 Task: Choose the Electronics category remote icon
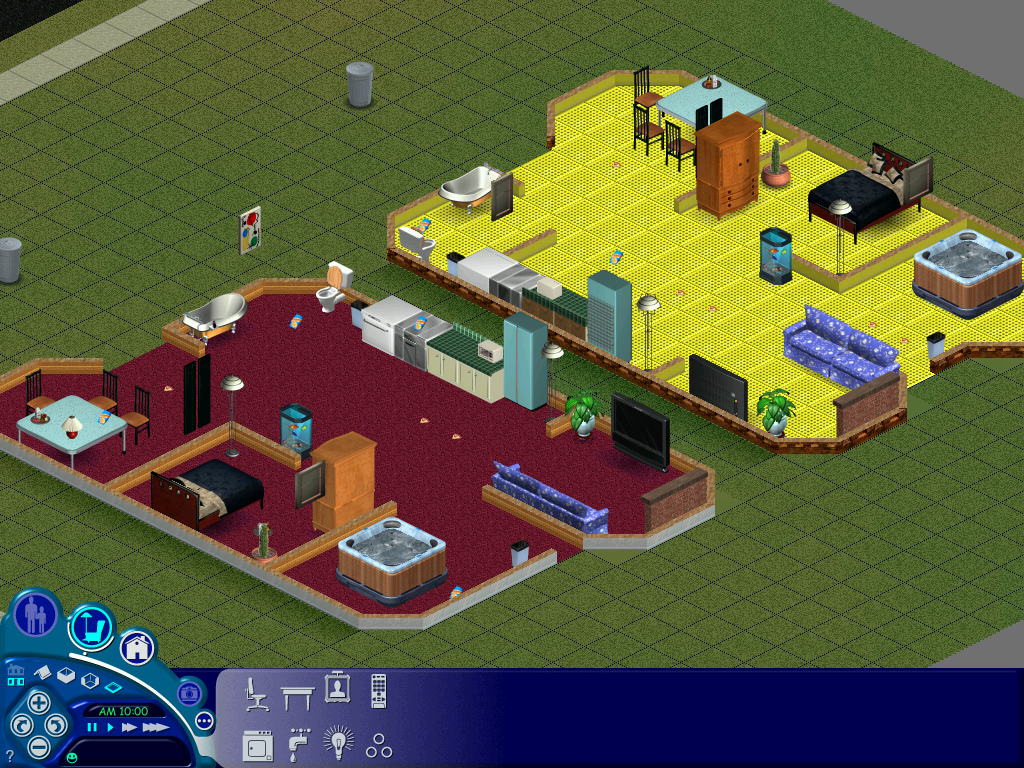378,690
